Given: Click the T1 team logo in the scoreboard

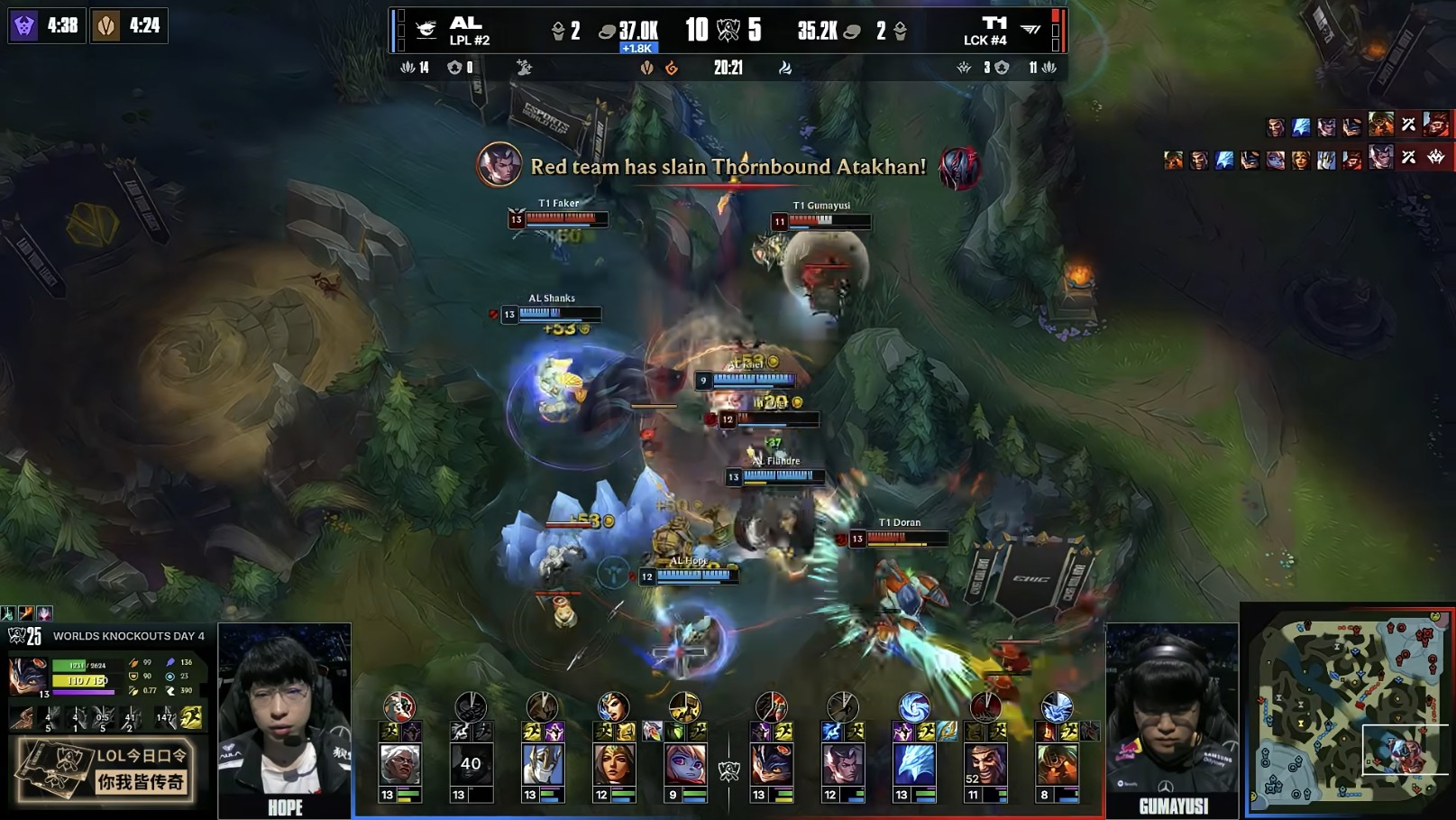Looking at the screenshot, I should [1030, 30].
